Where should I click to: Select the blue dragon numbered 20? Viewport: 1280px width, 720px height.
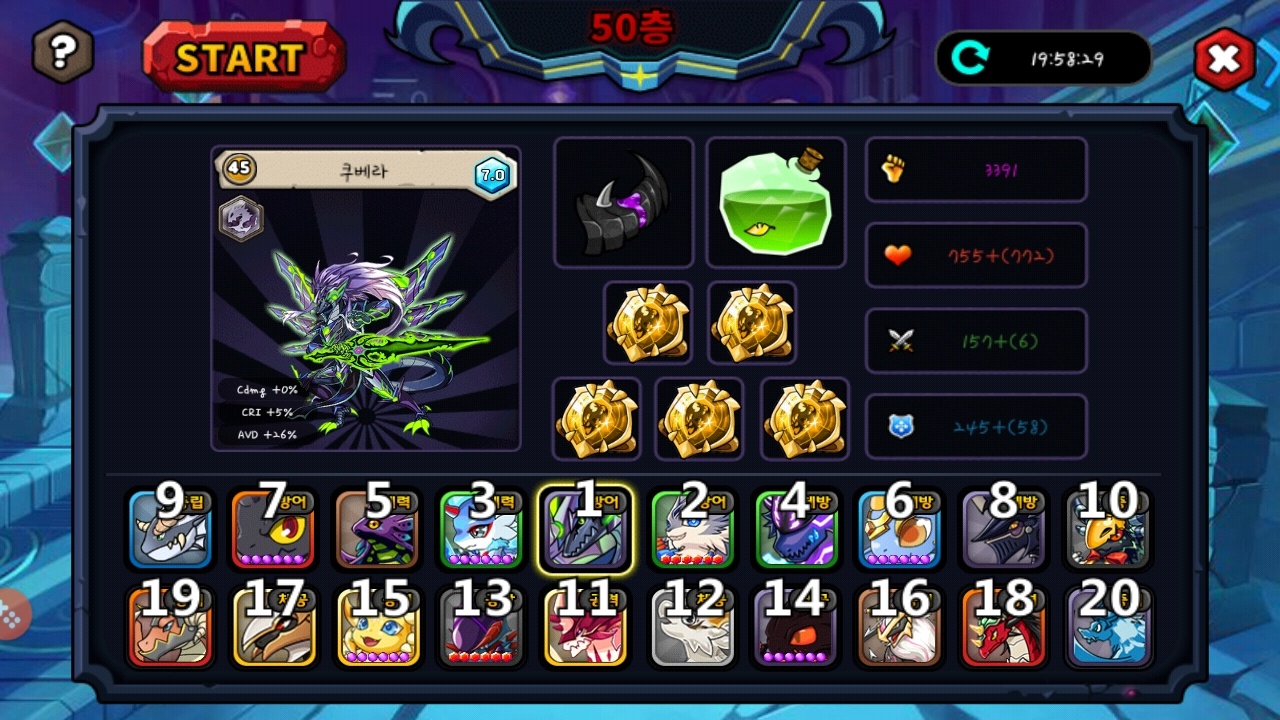tap(1109, 627)
